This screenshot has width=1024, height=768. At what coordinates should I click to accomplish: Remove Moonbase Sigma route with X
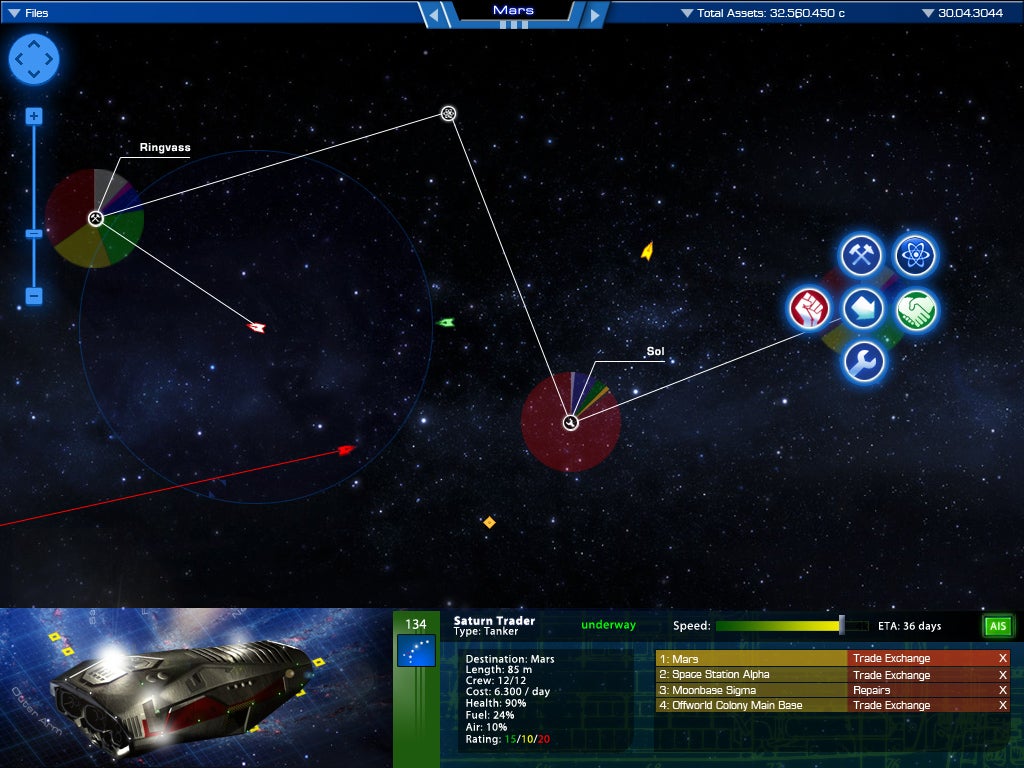coord(1002,690)
